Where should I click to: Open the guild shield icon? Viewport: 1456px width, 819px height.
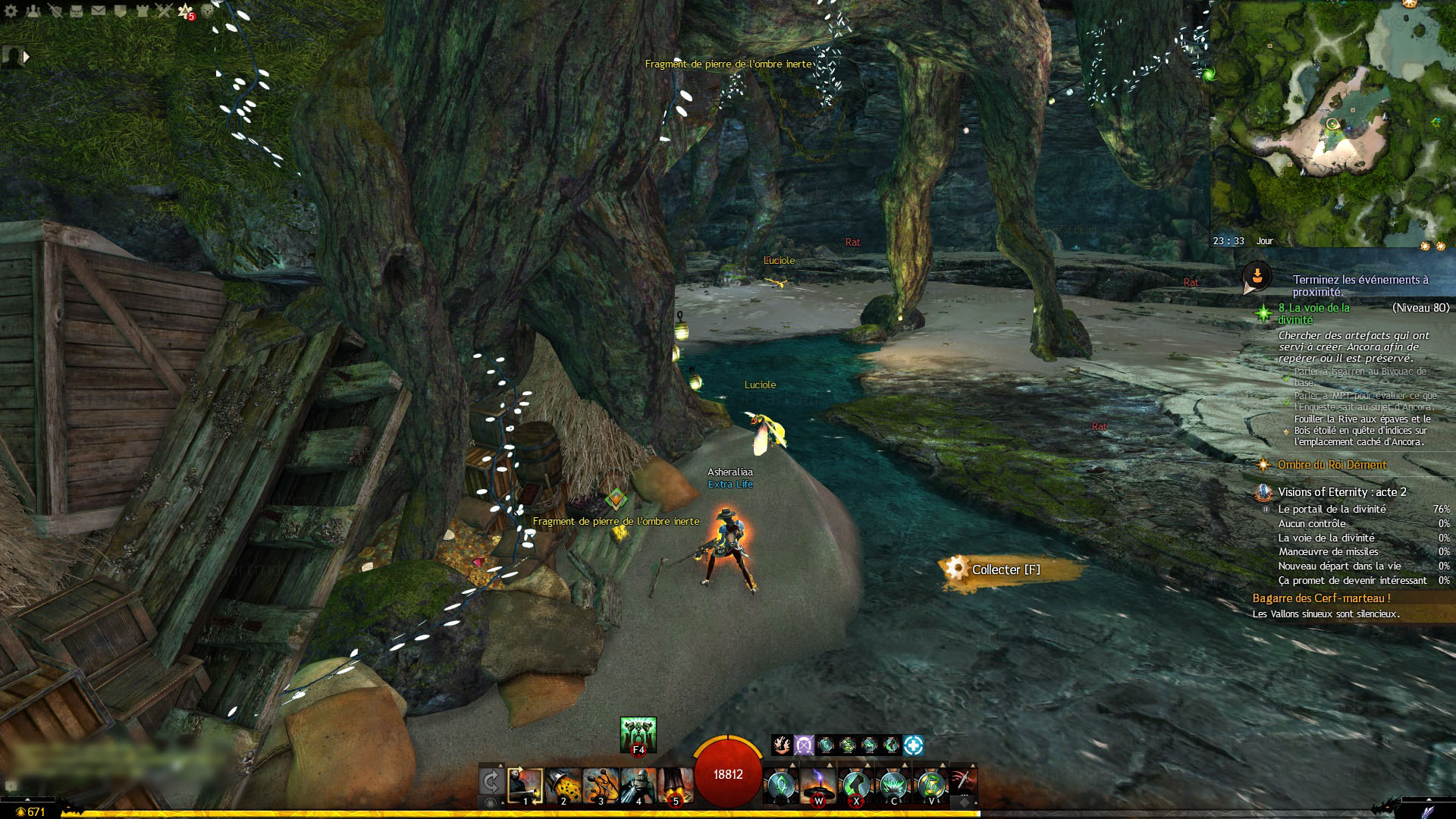pyautogui.click(x=121, y=11)
